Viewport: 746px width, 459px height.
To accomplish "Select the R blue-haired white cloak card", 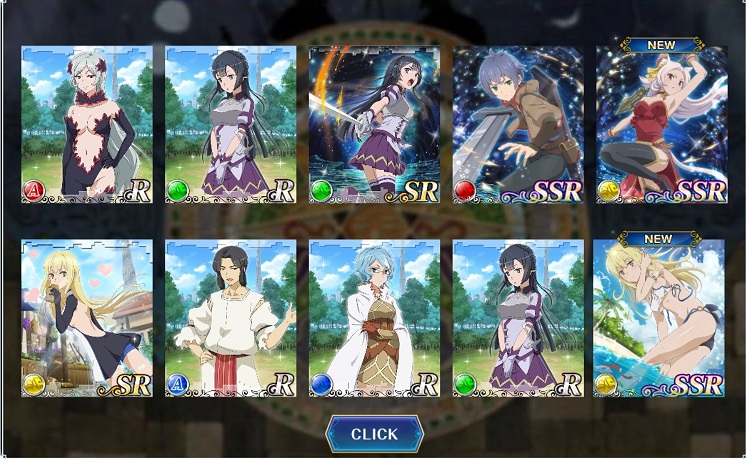I will pyautogui.click(x=374, y=318).
